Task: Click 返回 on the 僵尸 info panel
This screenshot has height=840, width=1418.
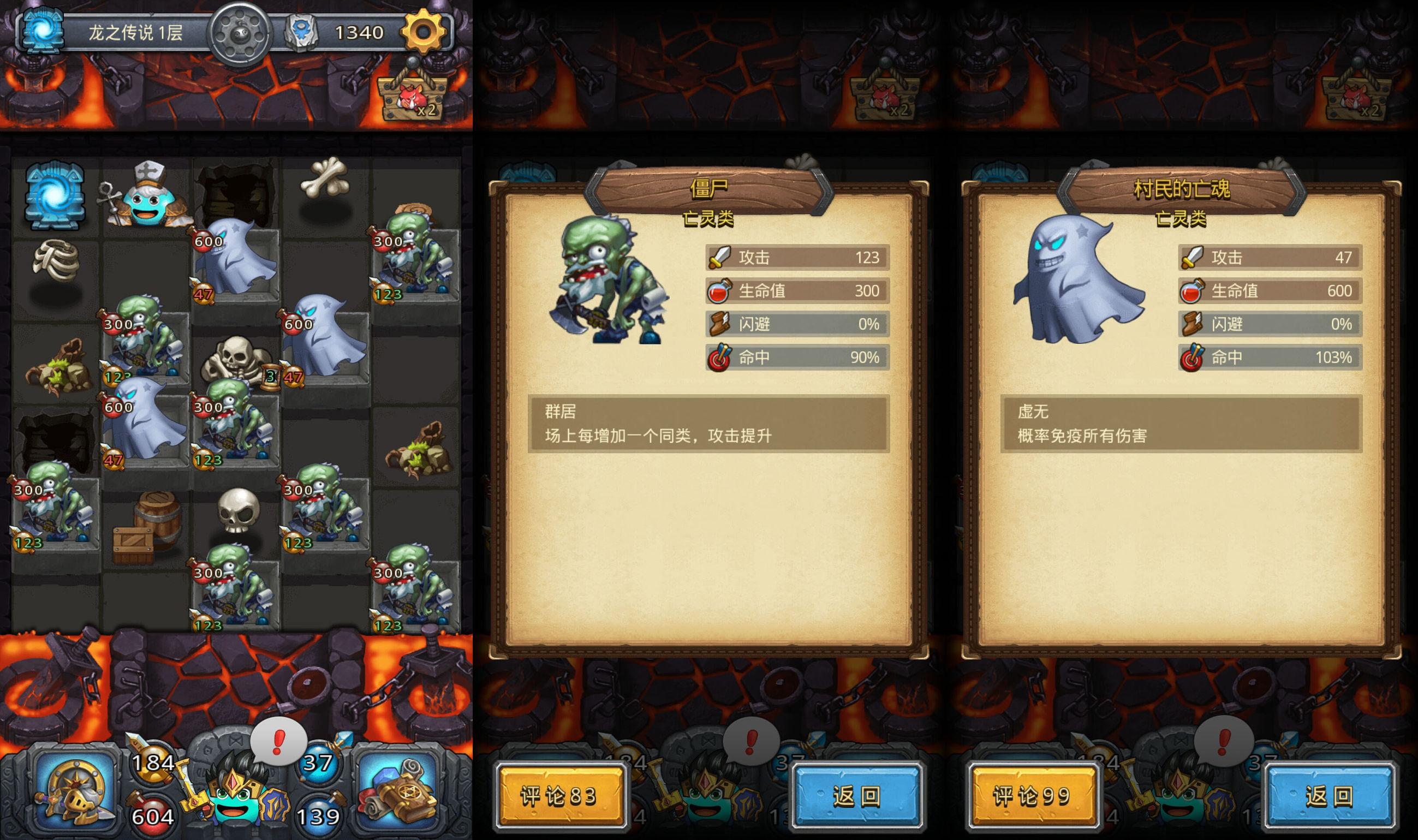Action: click(856, 796)
